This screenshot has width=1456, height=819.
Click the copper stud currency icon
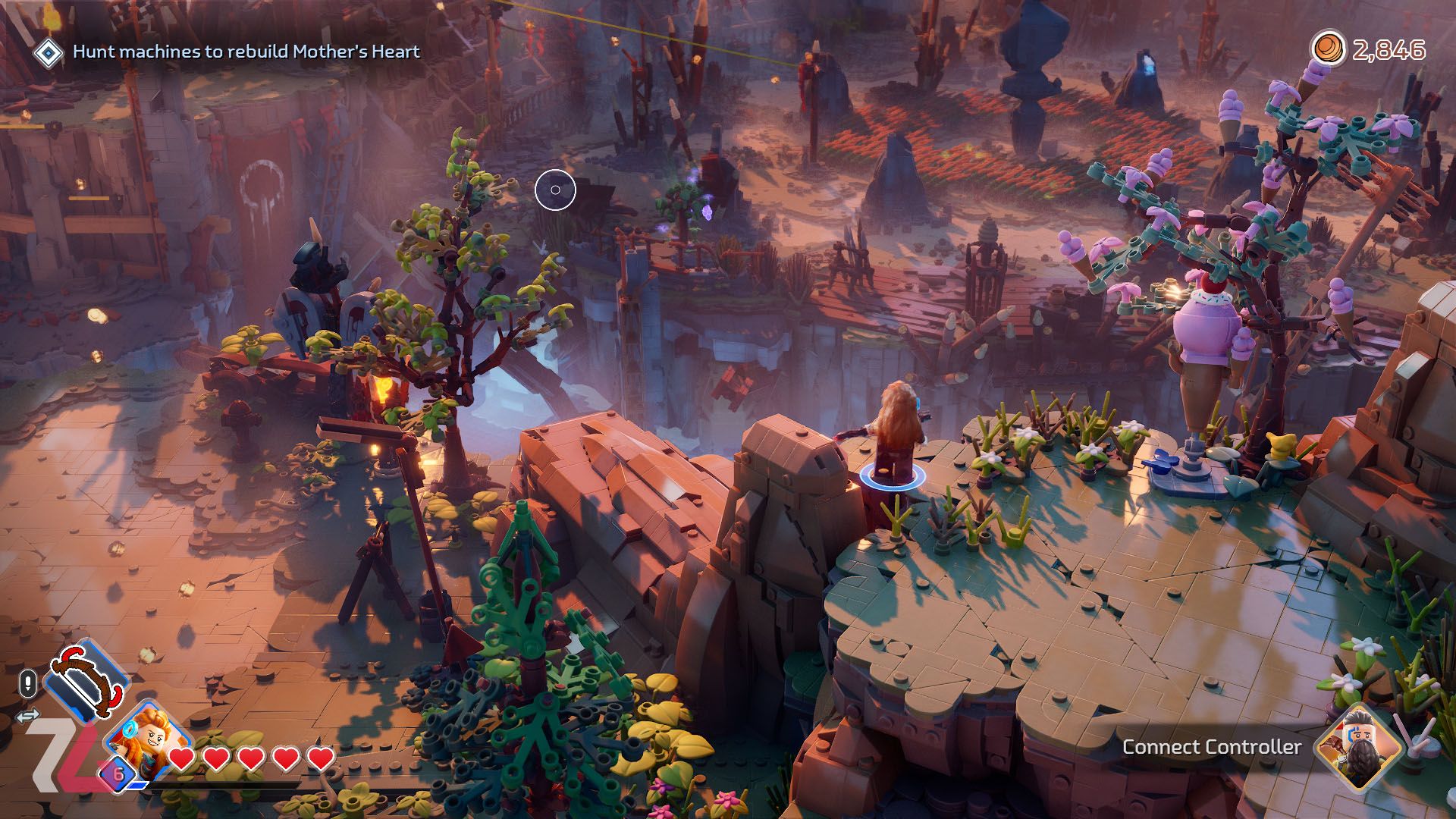tap(1327, 49)
